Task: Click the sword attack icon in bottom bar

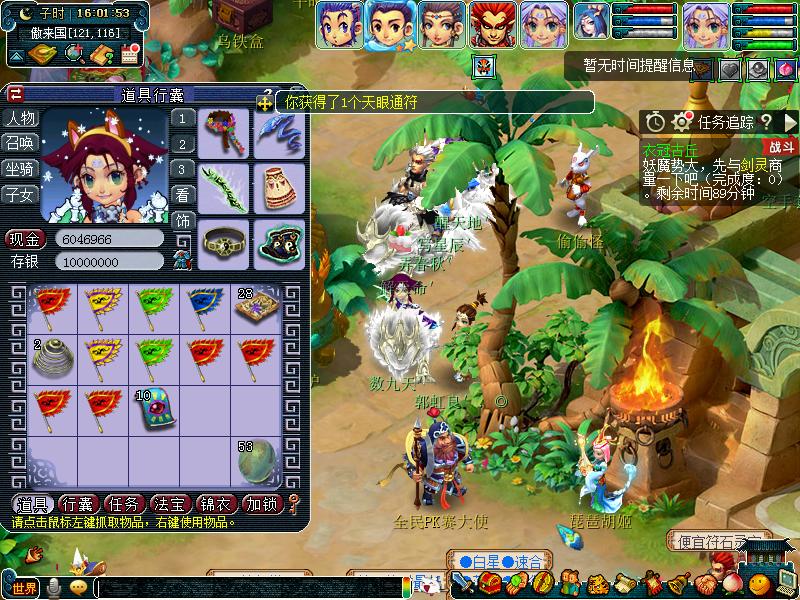Action: tap(462, 582)
